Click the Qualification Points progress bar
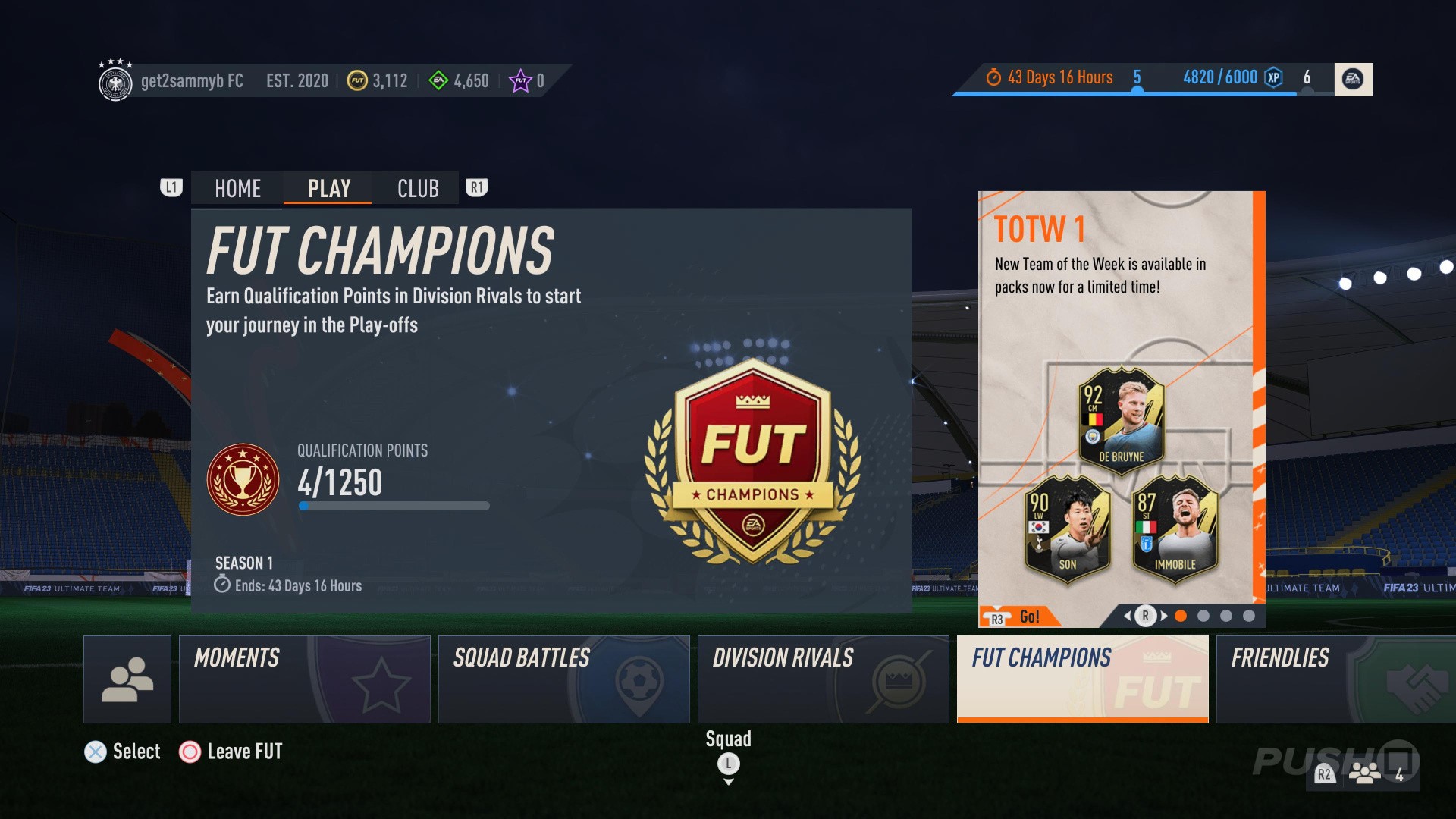Screen dimensions: 1456x819 click(x=394, y=504)
